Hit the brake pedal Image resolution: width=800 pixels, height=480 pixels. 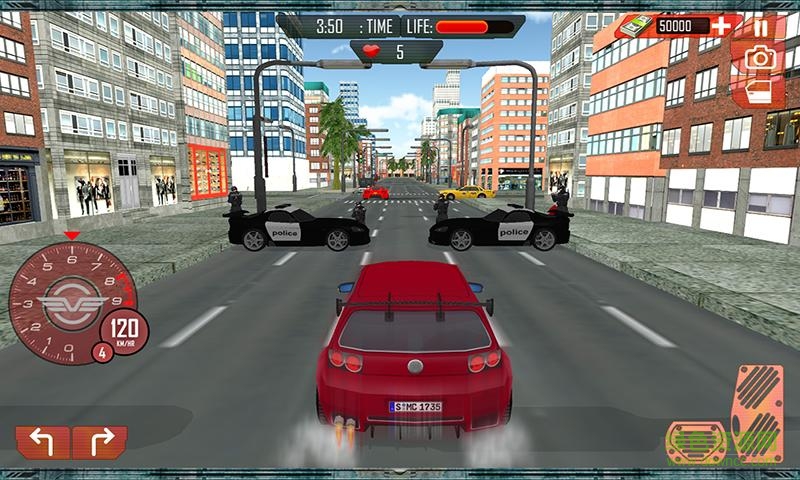pos(696,439)
